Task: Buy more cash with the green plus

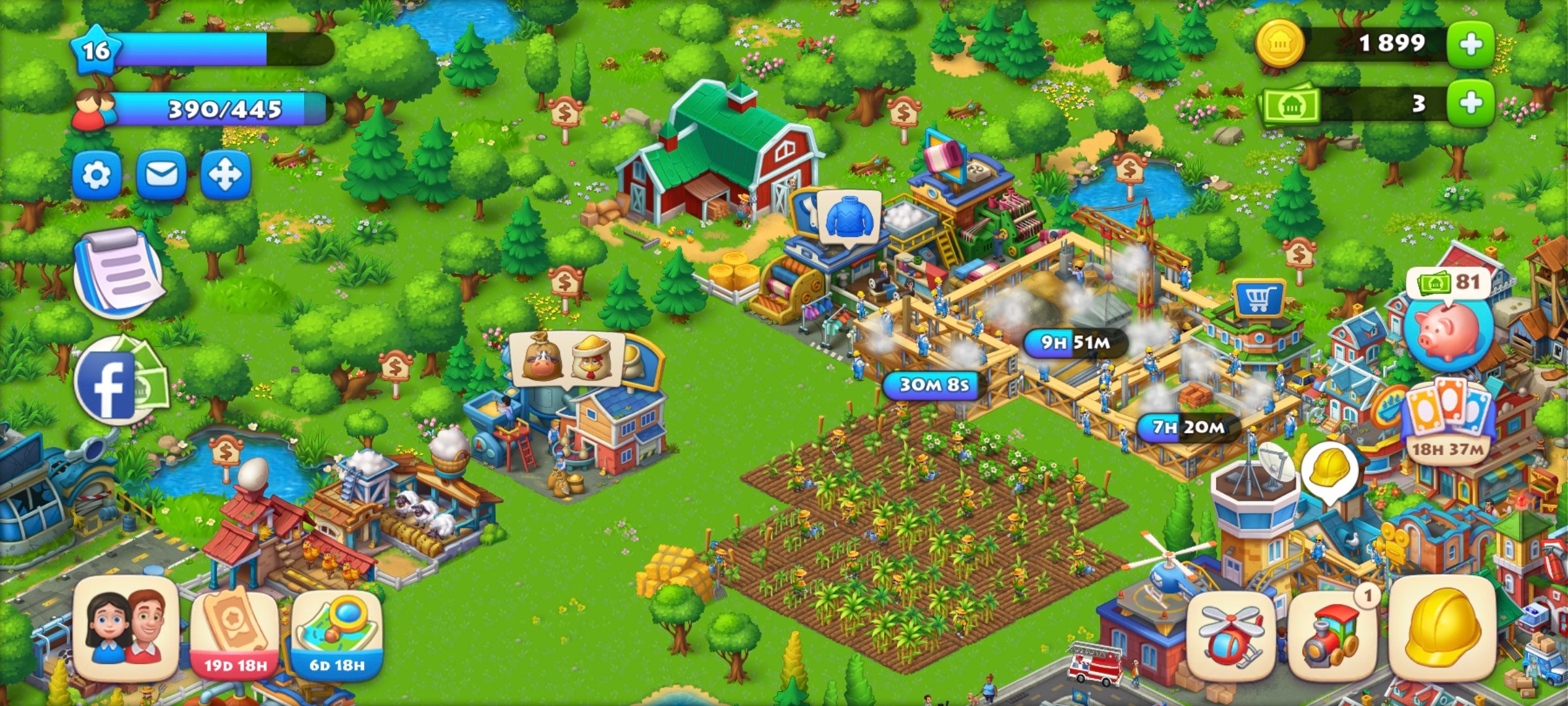Action: (1470, 103)
